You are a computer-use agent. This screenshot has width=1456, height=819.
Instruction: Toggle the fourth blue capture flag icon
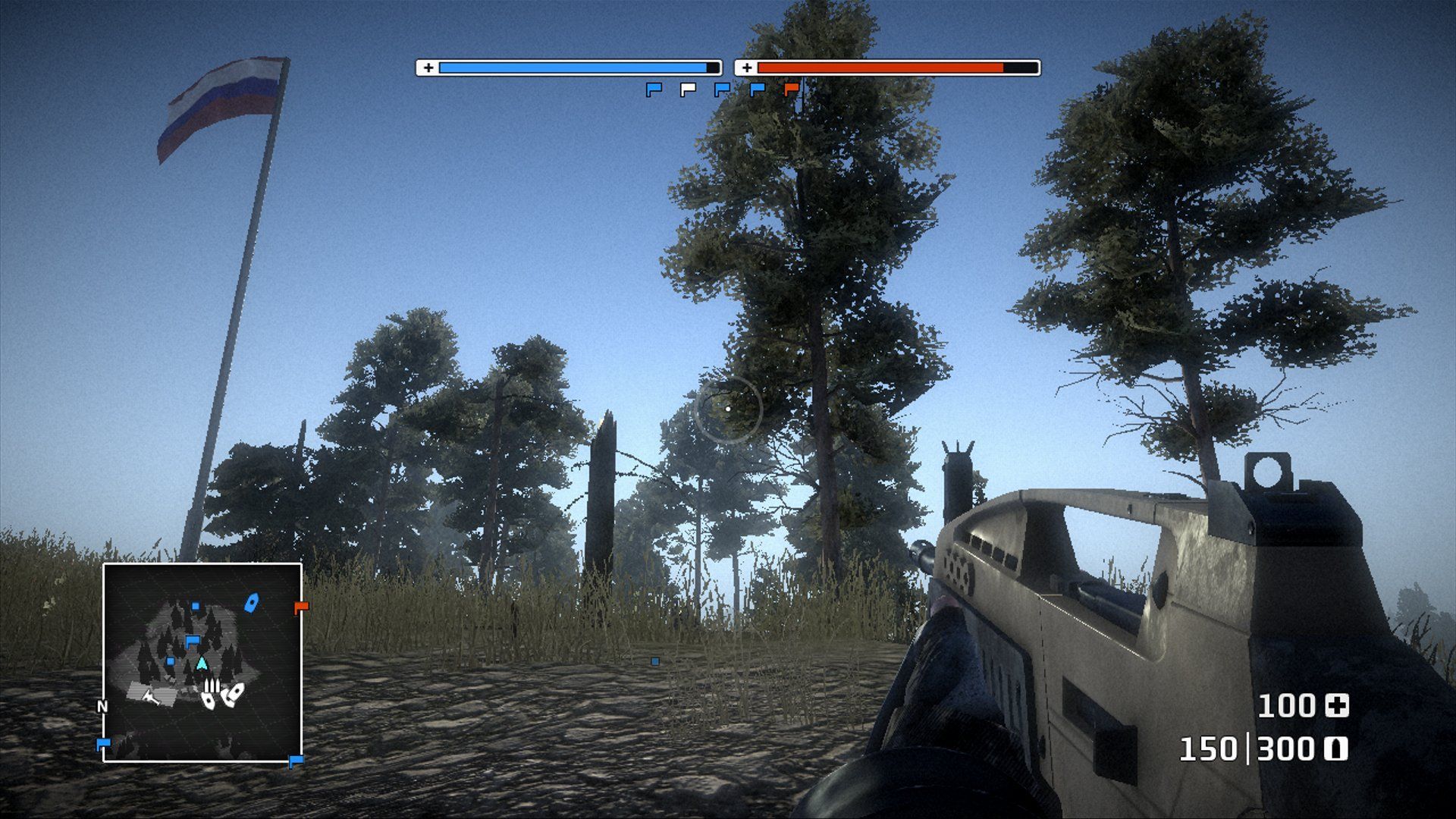(x=757, y=89)
